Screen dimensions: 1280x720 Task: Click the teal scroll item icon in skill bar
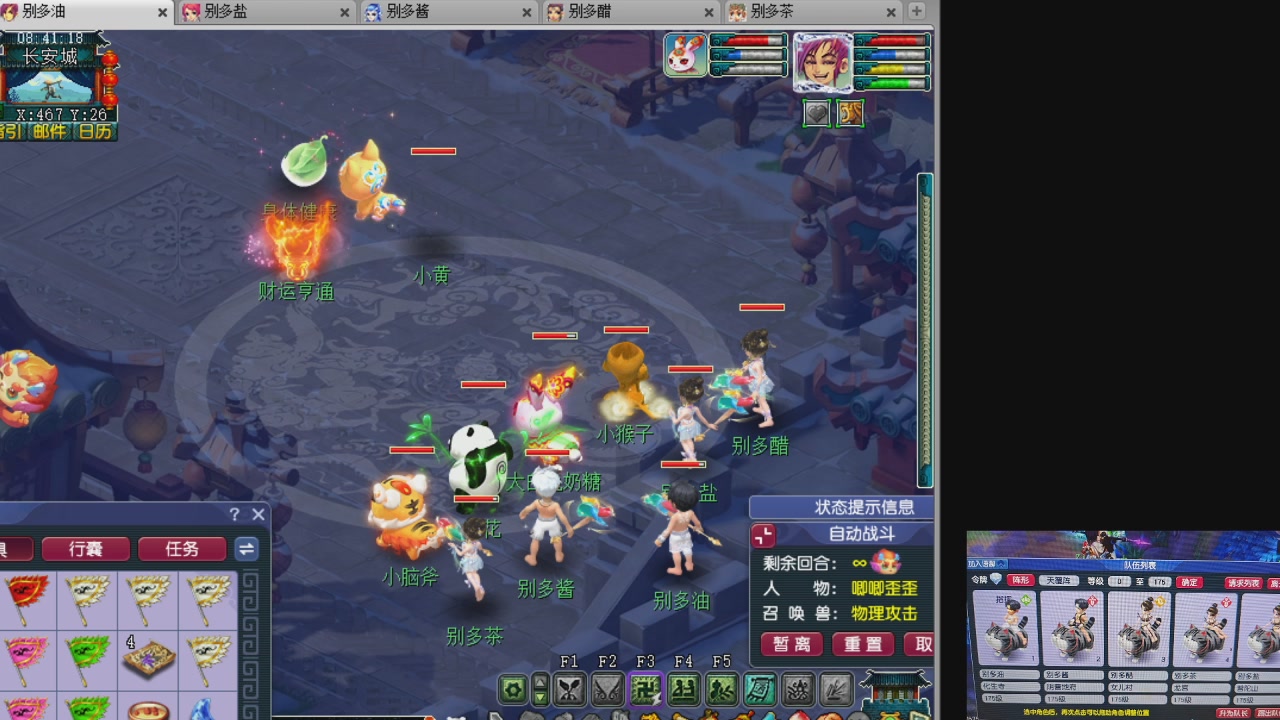[x=758, y=689]
